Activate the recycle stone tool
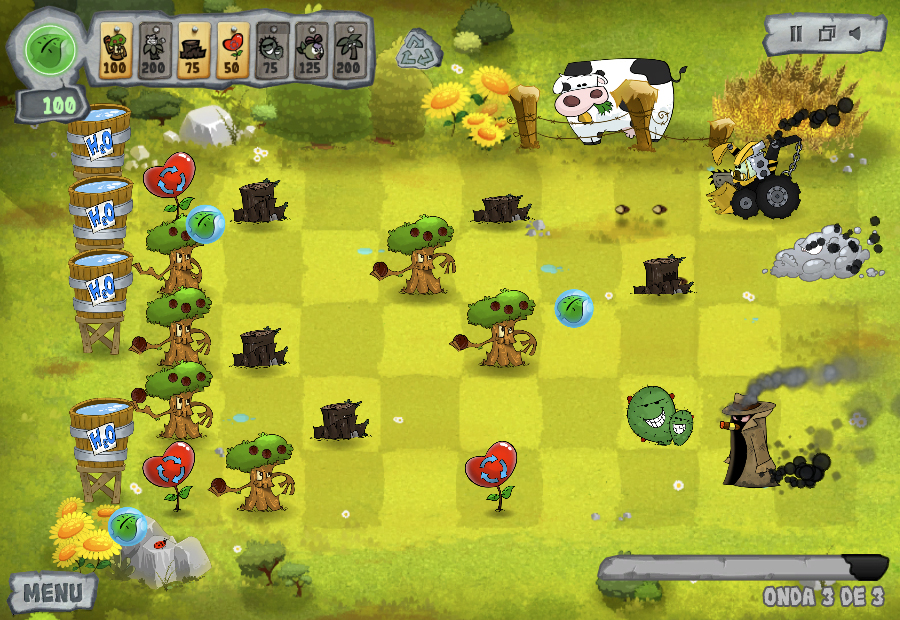Image resolution: width=900 pixels, height=620 pixels. coord(418,50)
